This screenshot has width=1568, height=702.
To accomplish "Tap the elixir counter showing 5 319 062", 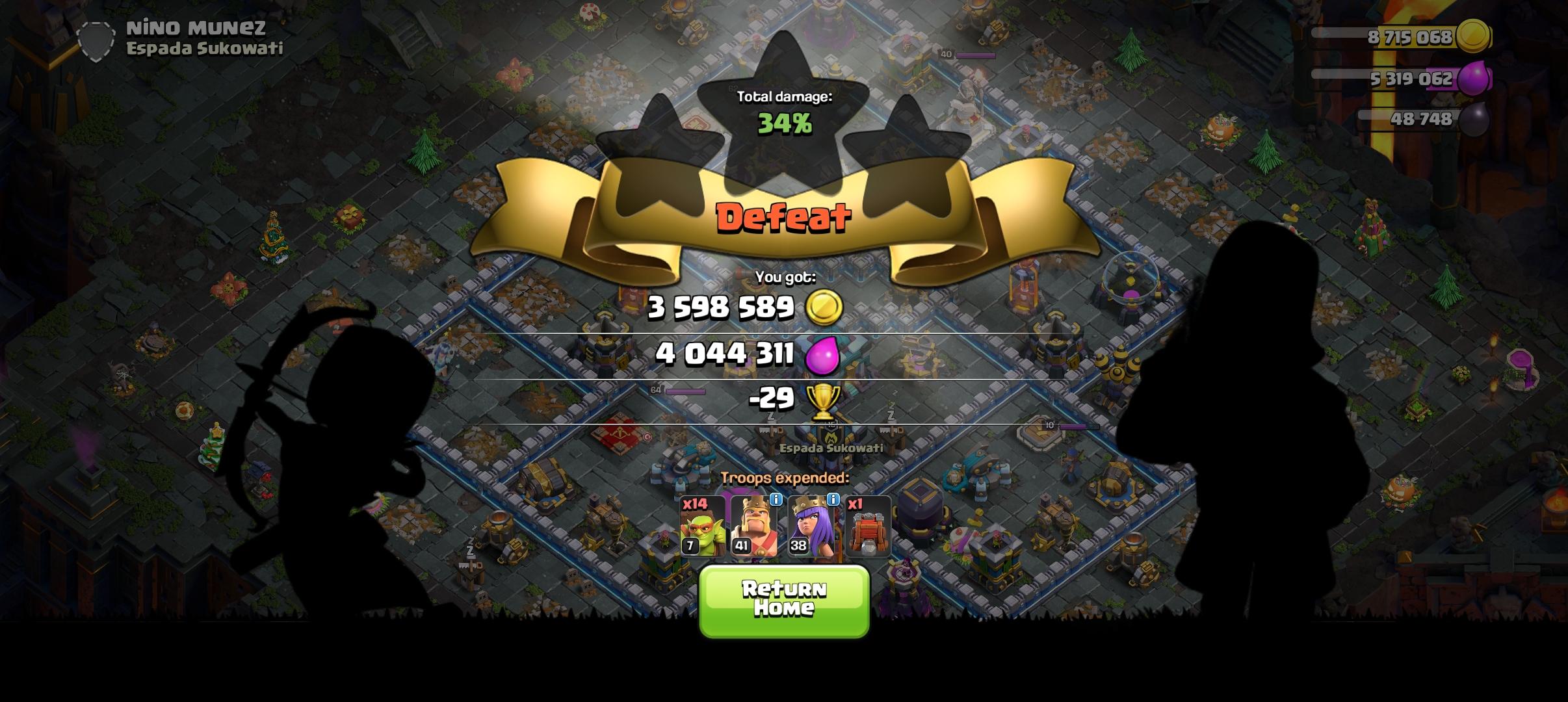I will [1412, 79].
